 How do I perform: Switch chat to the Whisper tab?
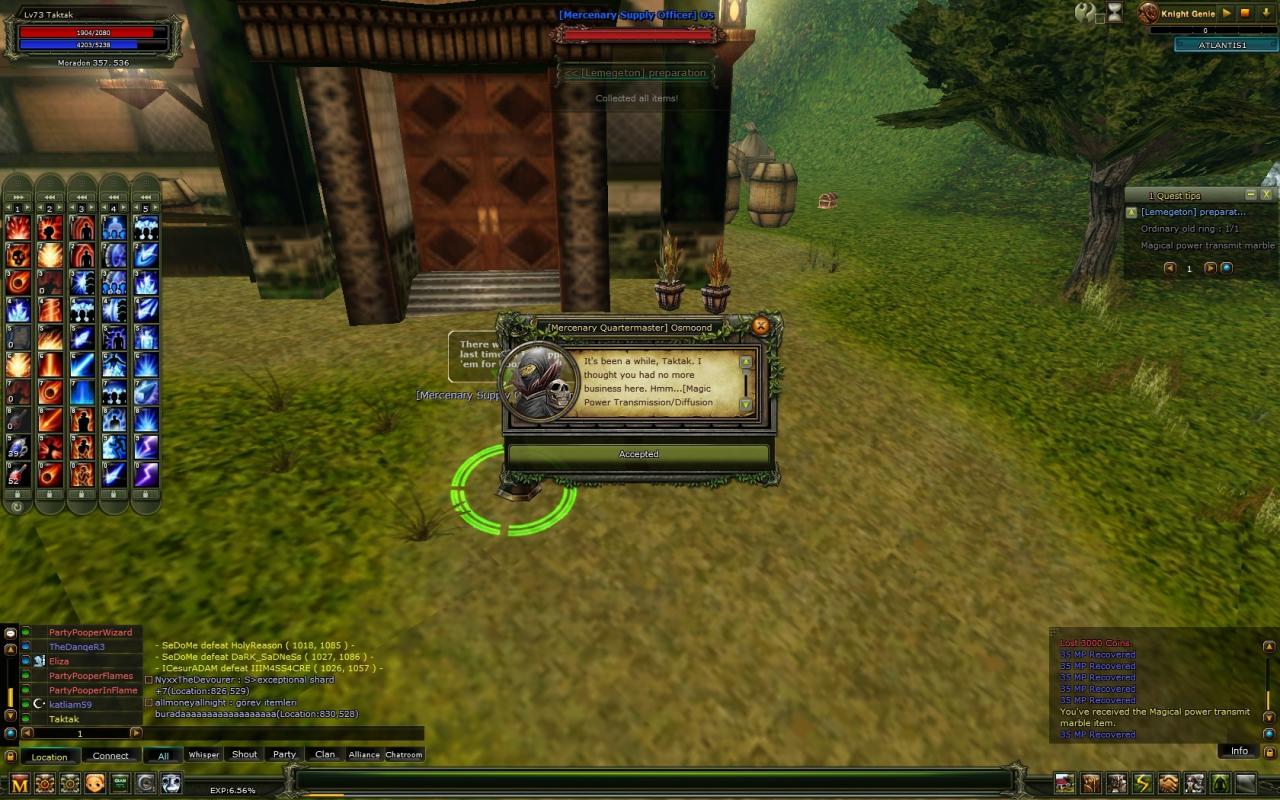coord(203,755)
